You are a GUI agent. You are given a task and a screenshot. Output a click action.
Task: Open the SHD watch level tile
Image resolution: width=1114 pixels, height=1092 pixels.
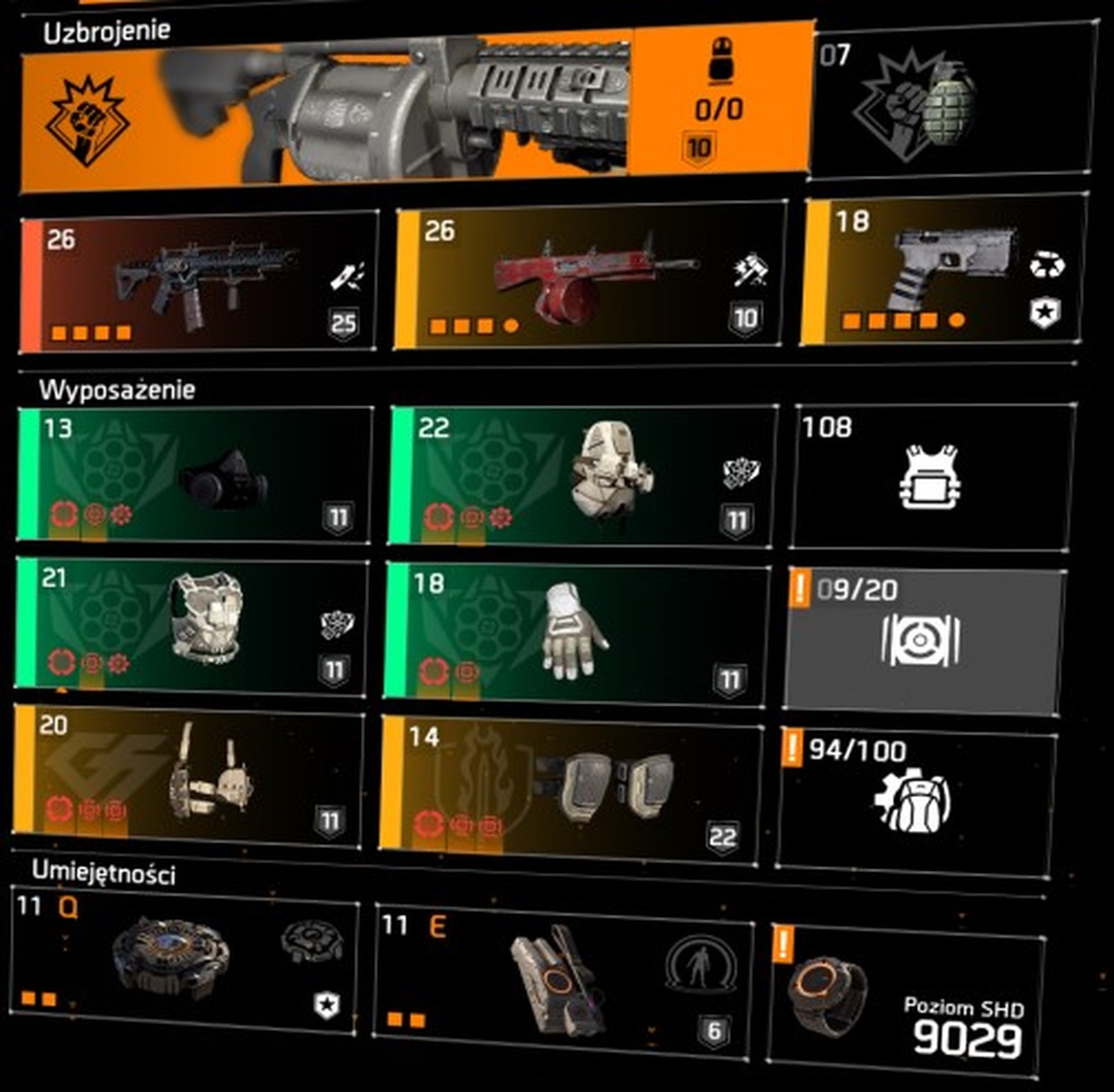point(907,999)
